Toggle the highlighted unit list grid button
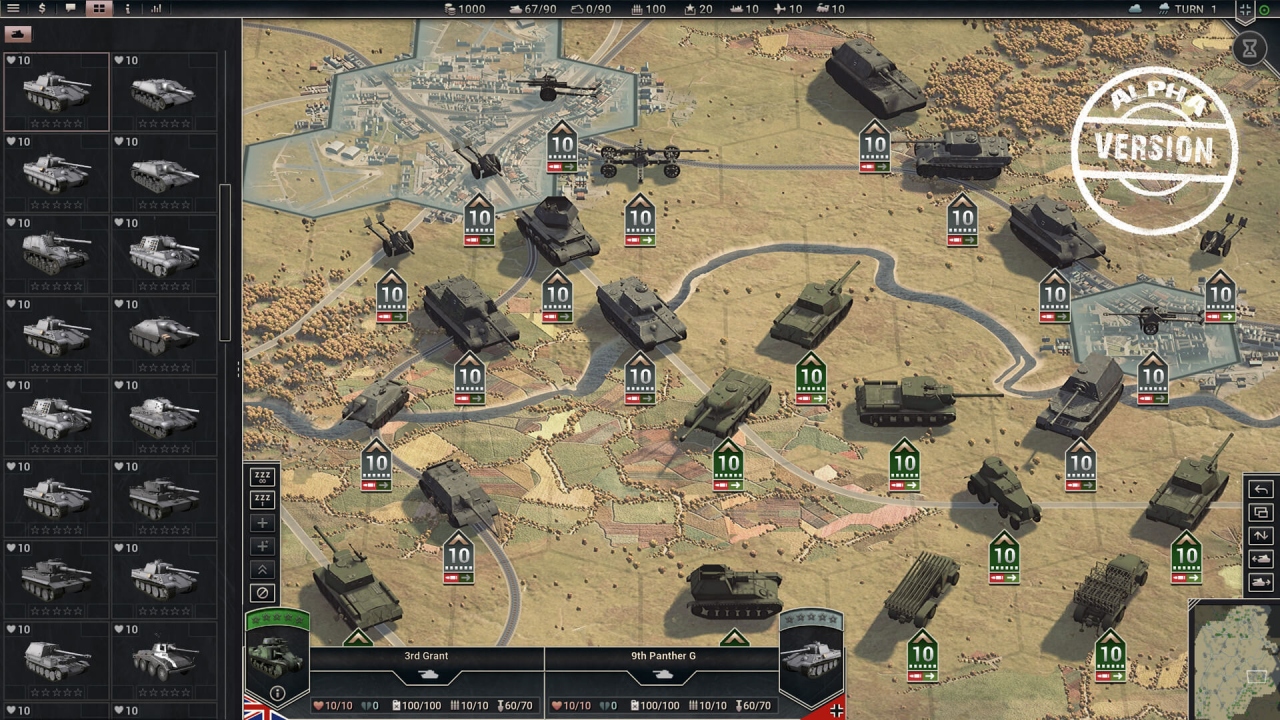 [98, 8]
